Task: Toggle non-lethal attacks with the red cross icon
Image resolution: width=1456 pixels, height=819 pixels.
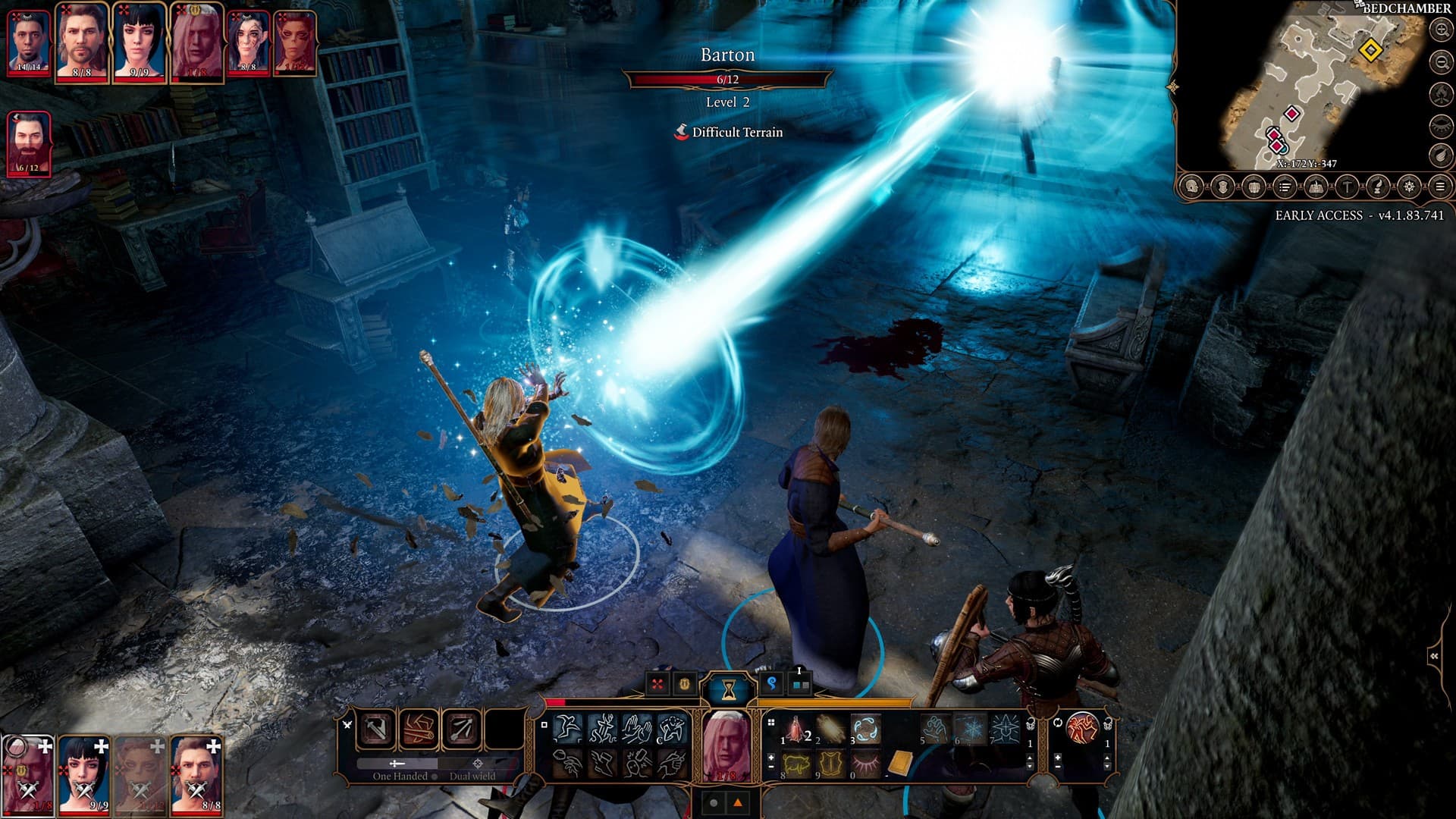Action: [657, 683]
